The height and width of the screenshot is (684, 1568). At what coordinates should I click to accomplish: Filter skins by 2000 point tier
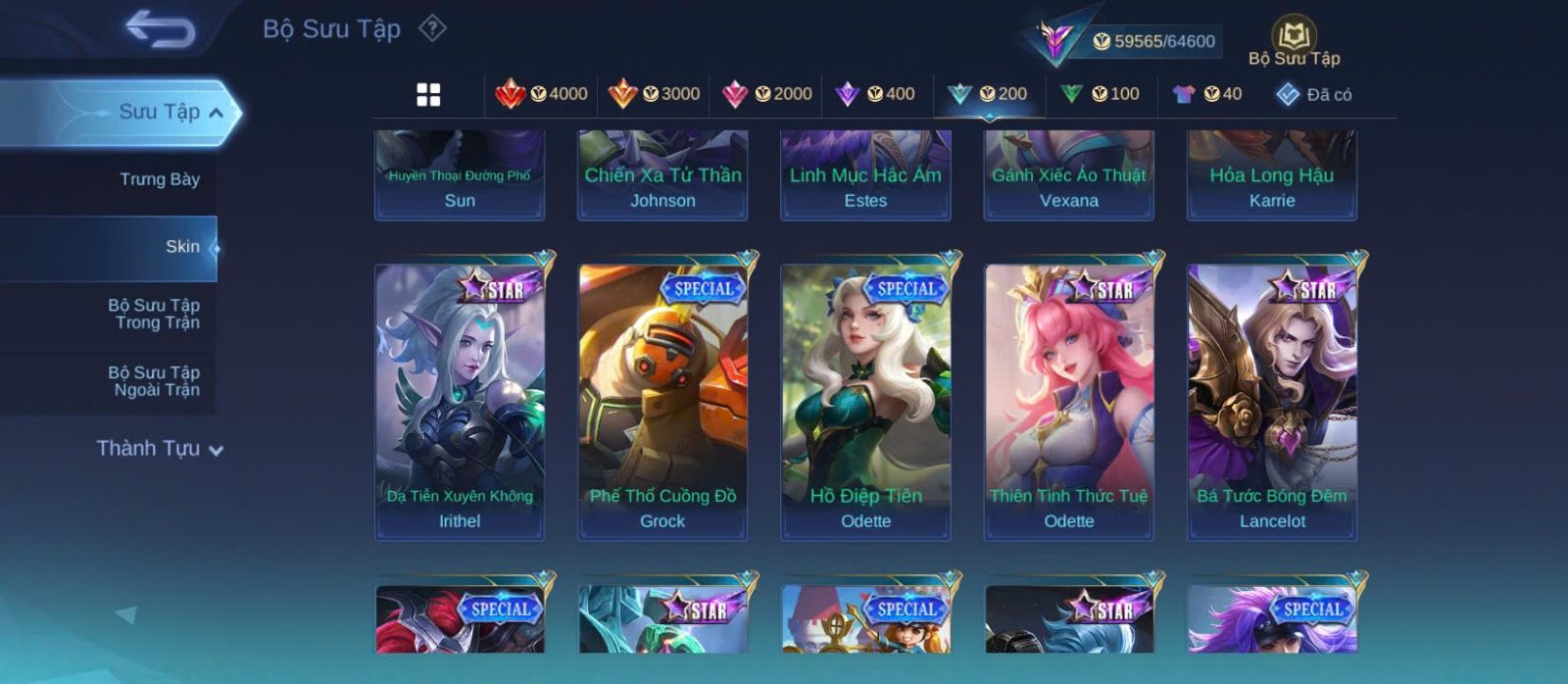(x=767, y=94)
